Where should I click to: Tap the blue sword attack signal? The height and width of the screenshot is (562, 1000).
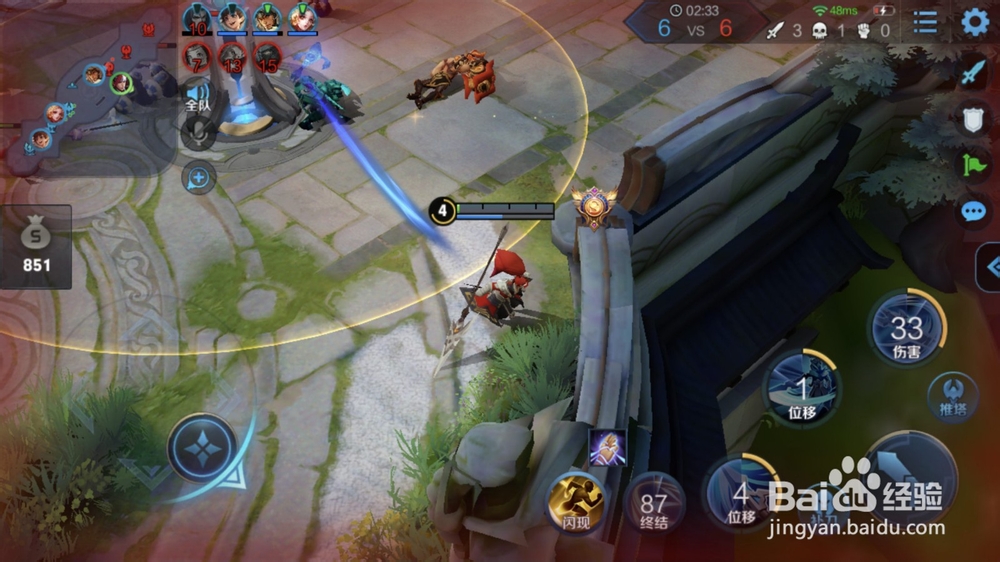(974, 72)
